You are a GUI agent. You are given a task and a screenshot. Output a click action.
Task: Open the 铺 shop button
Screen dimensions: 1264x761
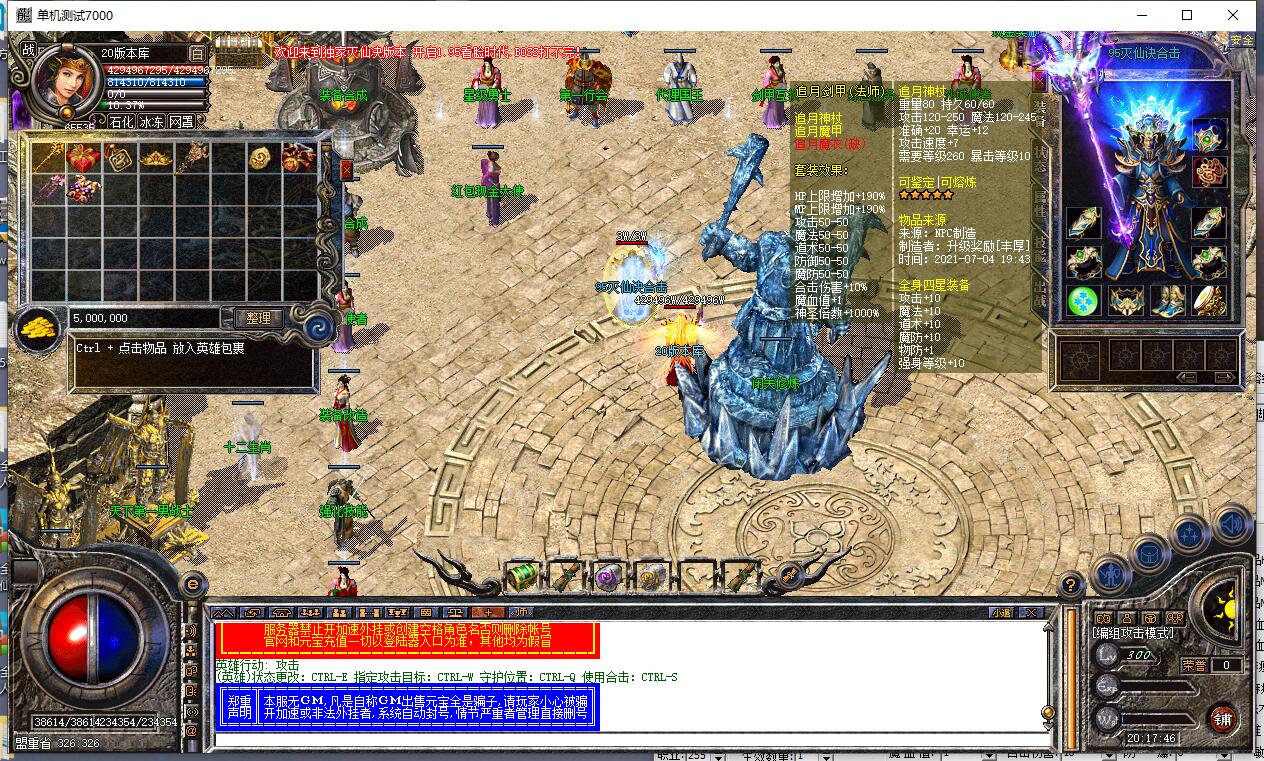tap(1222, 717)
